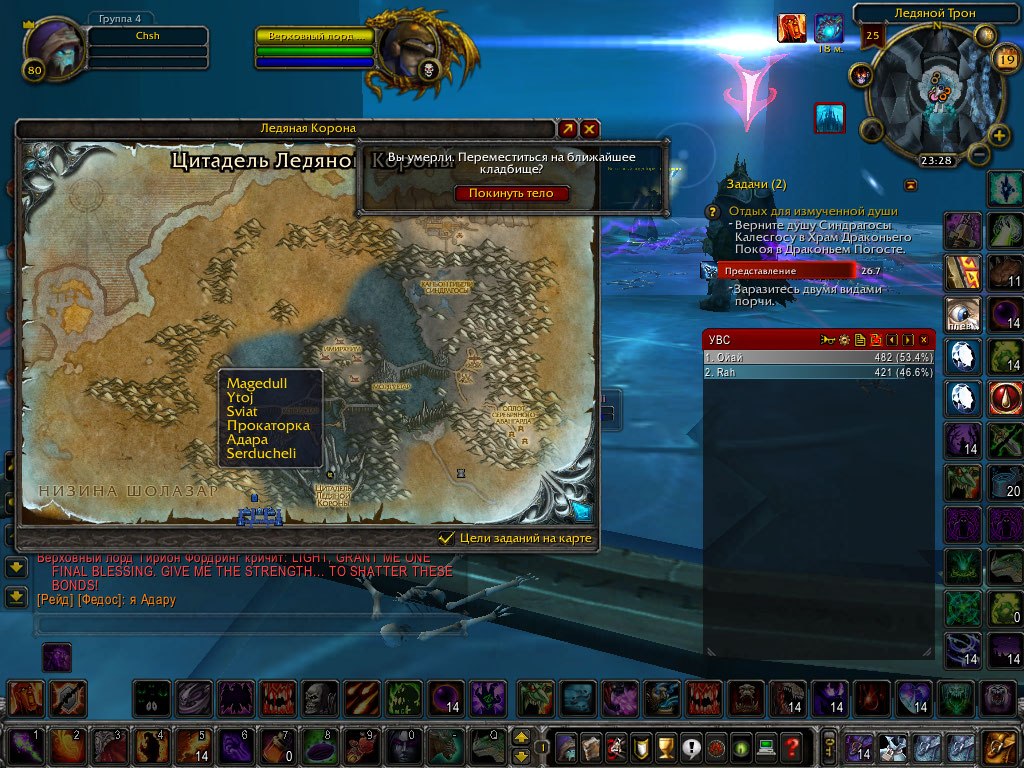Open the damage meter gear settings
The width and height of the screenshot is (1024, 768).
844,340
